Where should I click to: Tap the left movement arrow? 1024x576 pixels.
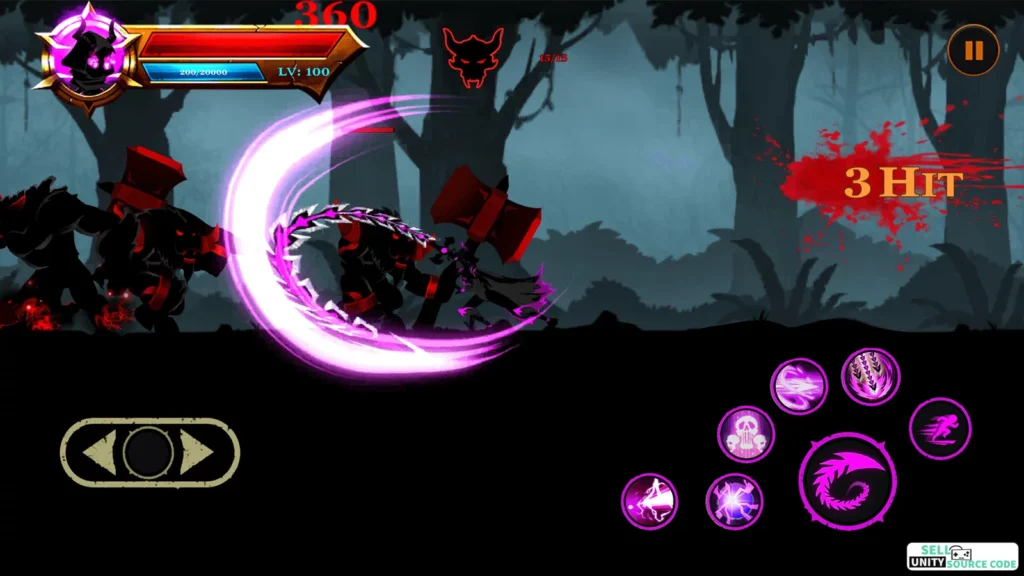98,454
